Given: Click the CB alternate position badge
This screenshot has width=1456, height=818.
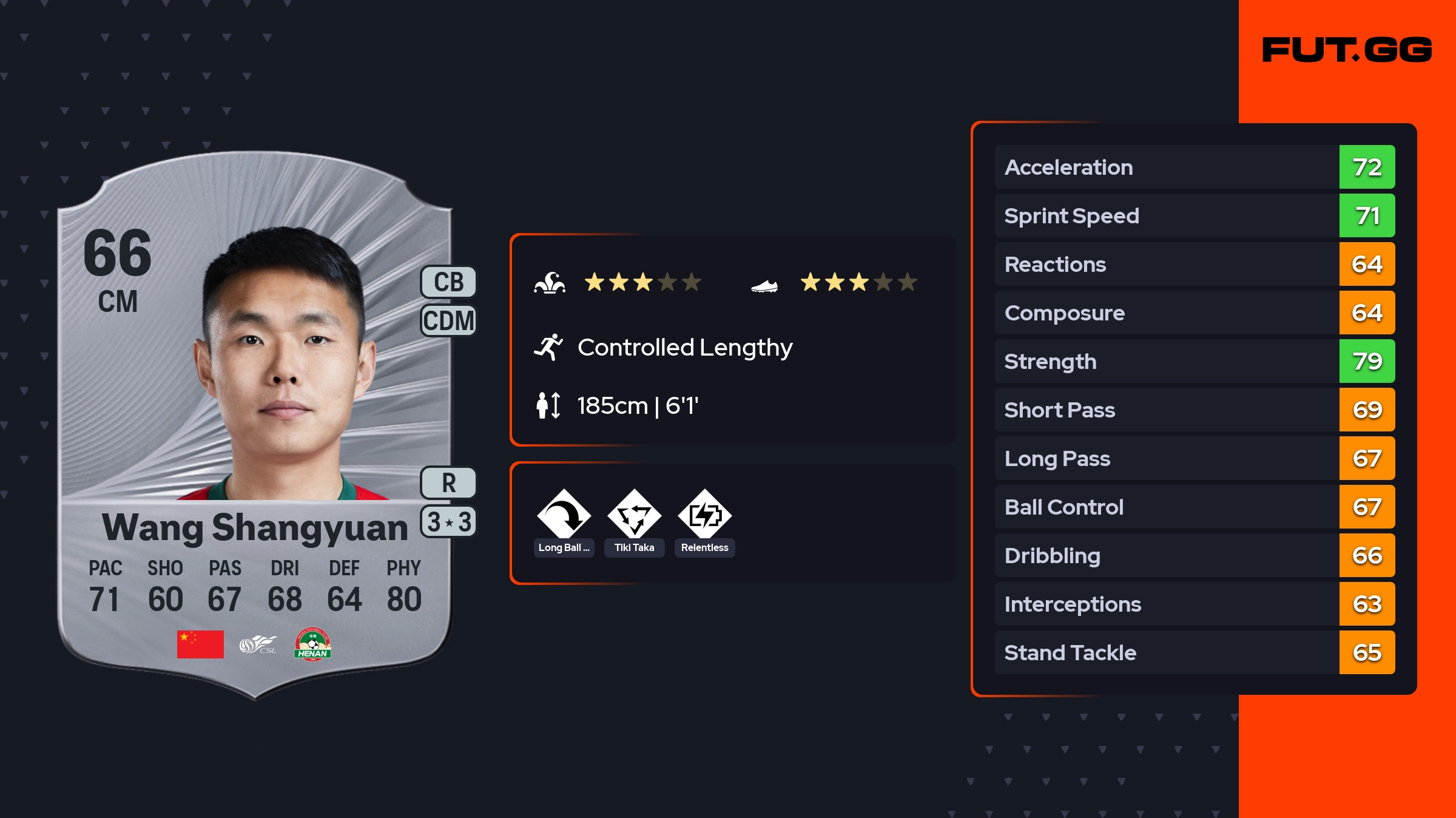Looking at the screenshot, I should [448, 282].
